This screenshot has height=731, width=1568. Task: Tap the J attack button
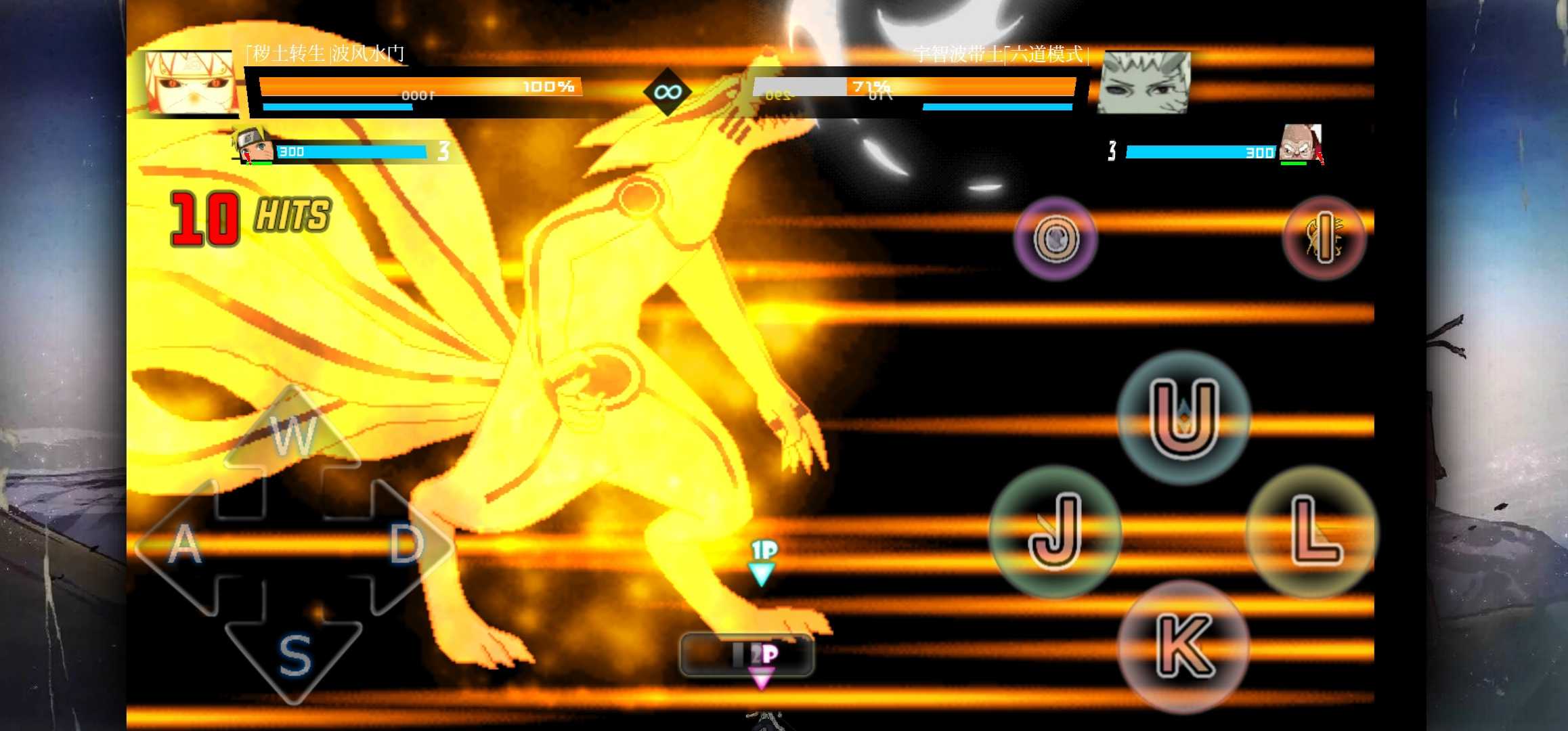1054,531
